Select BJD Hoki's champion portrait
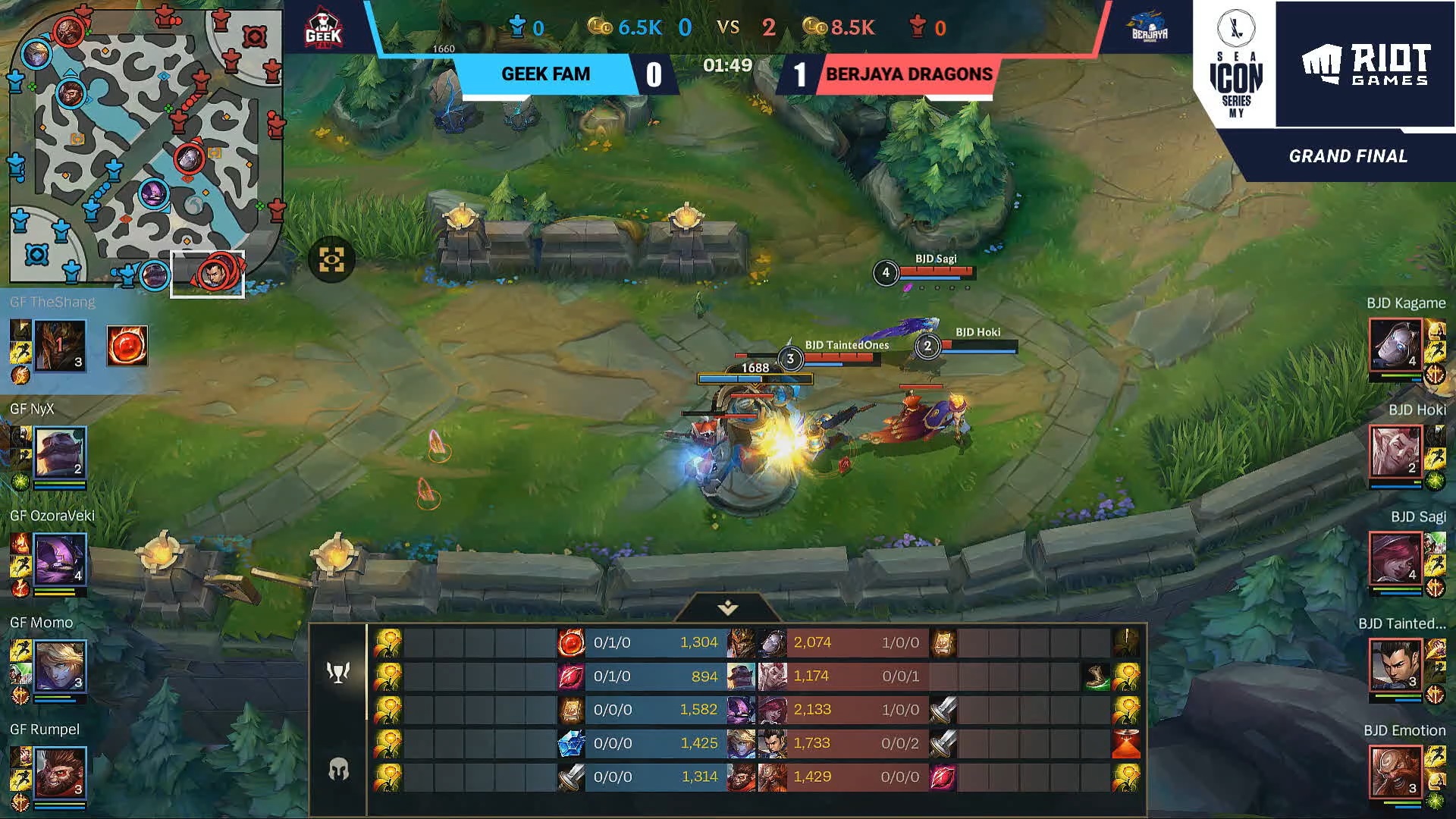This screenshot has height=819, width=1456. [x=1395, y=453]
